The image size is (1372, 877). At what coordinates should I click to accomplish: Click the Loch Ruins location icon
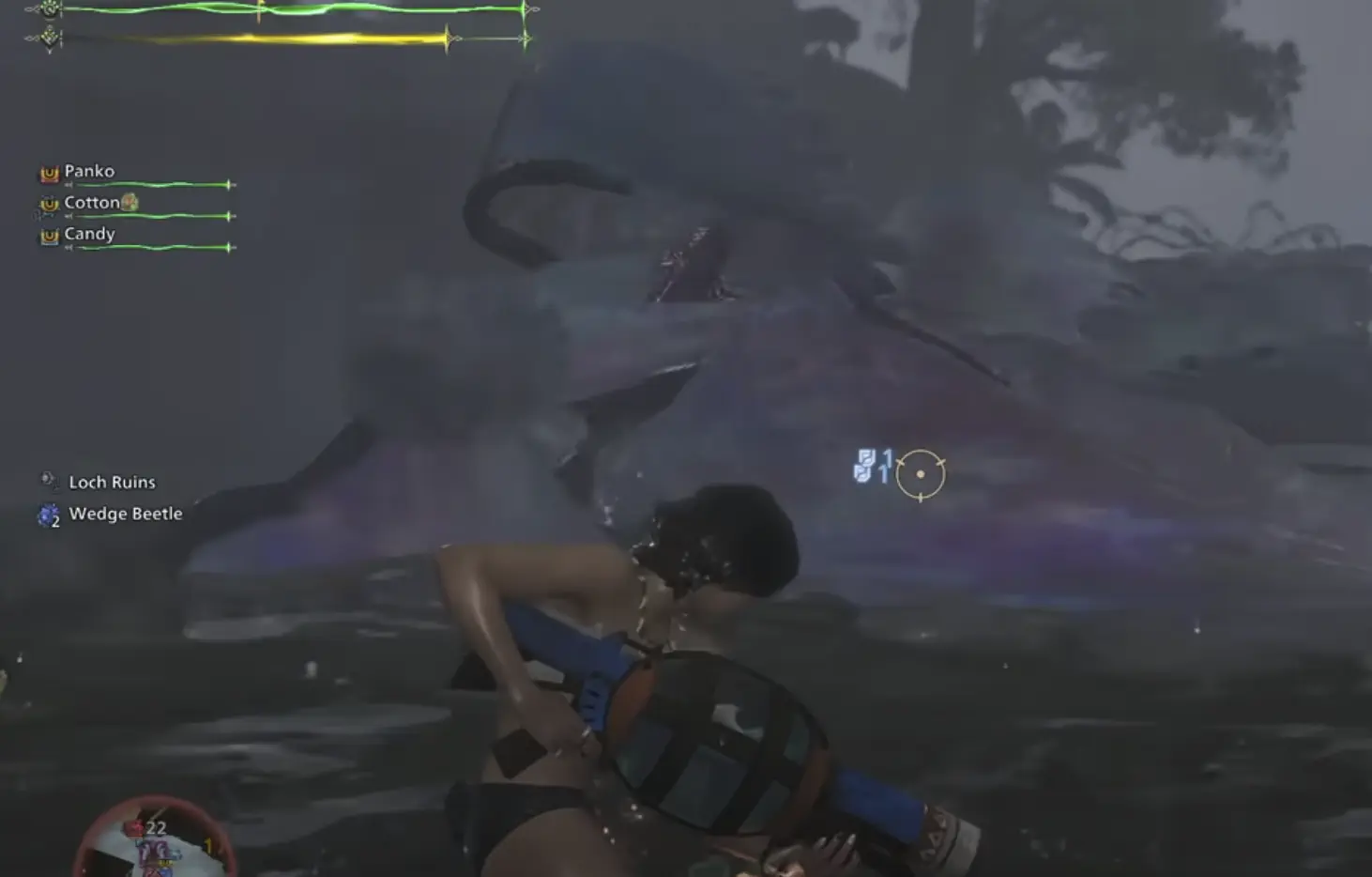pyautogui.click(x=47, y=480)
